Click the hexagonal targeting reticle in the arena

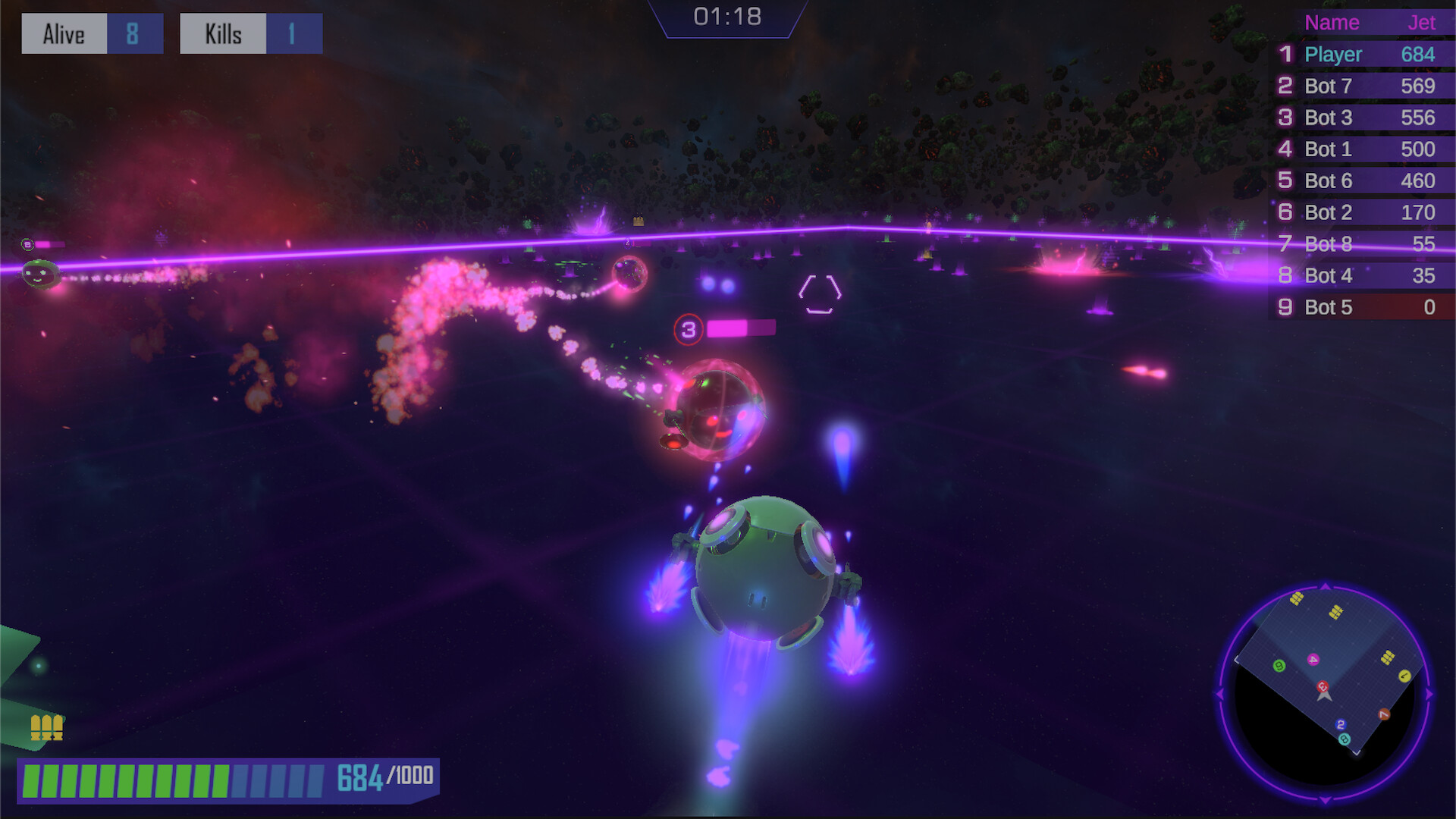pyautogui.click(x=819, y=292)
